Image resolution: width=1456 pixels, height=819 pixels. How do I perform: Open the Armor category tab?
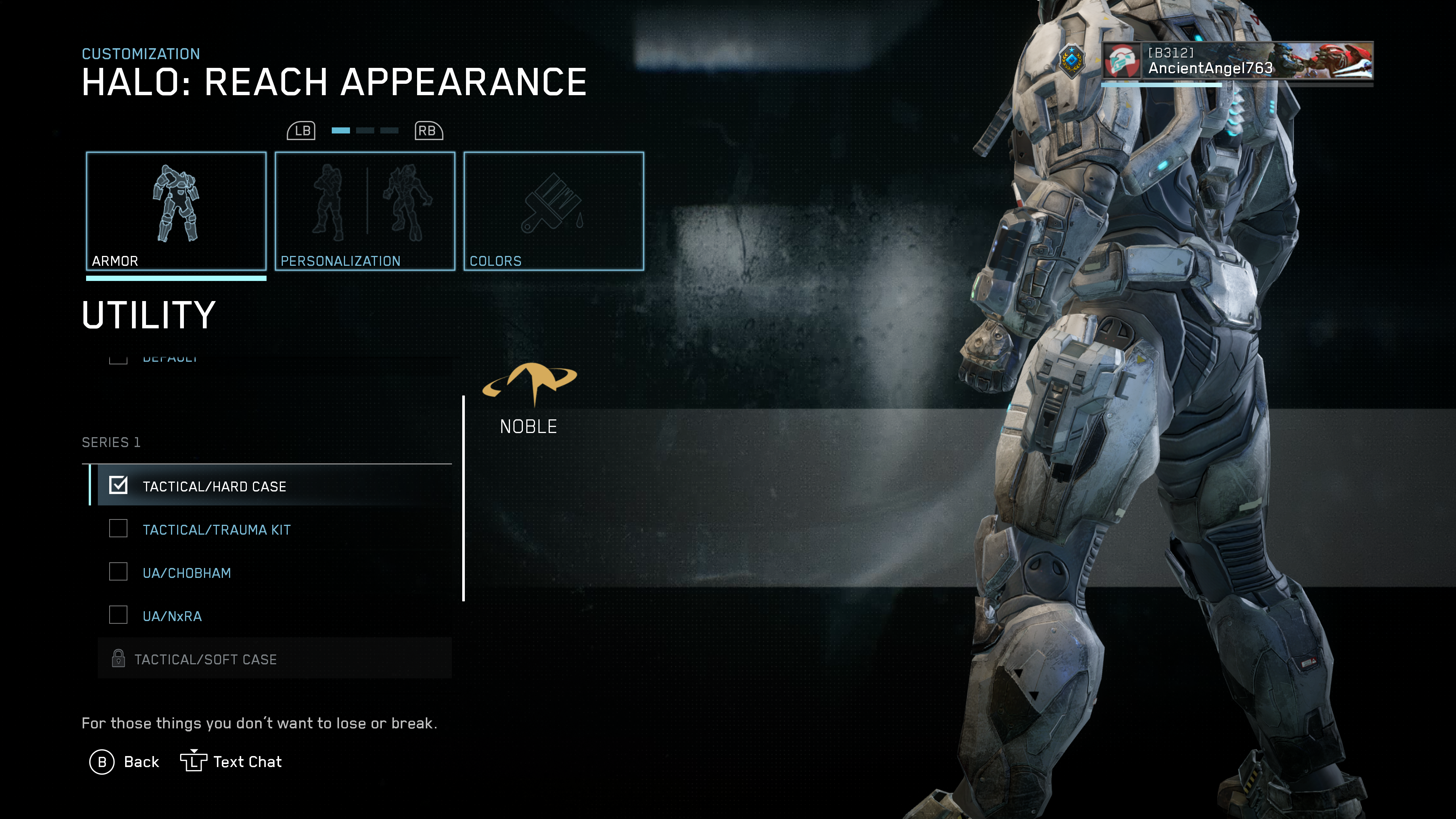point(176,211)
